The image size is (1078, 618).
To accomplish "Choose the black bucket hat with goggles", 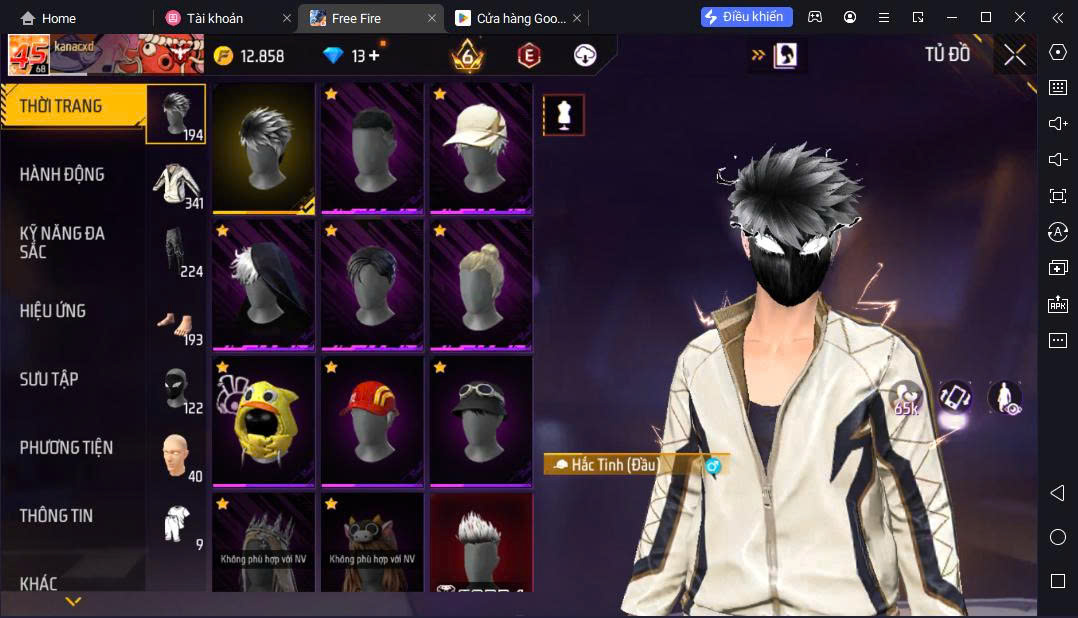I will [x=481, y=421].
